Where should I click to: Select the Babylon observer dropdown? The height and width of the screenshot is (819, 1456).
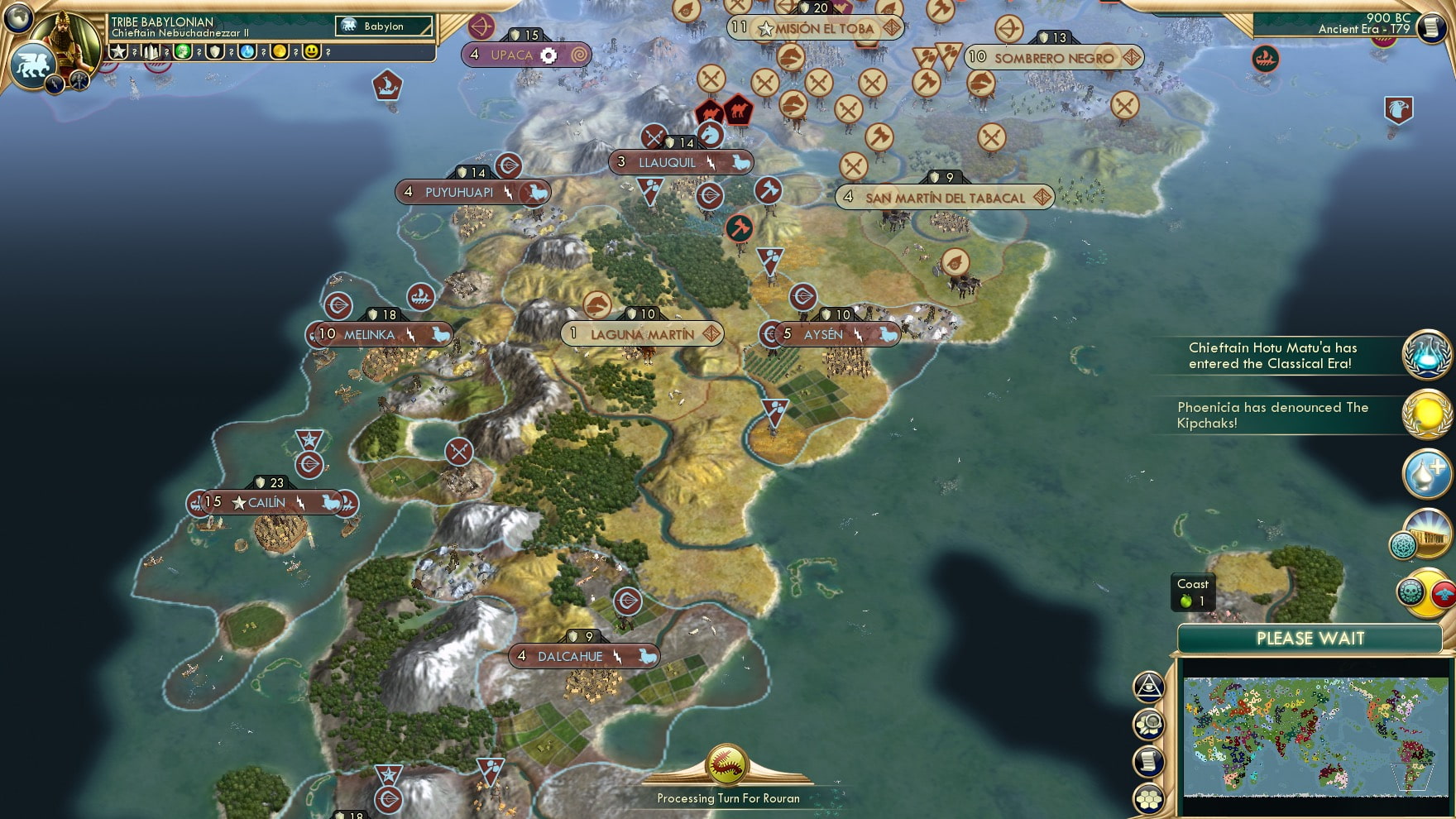[384, 26]
